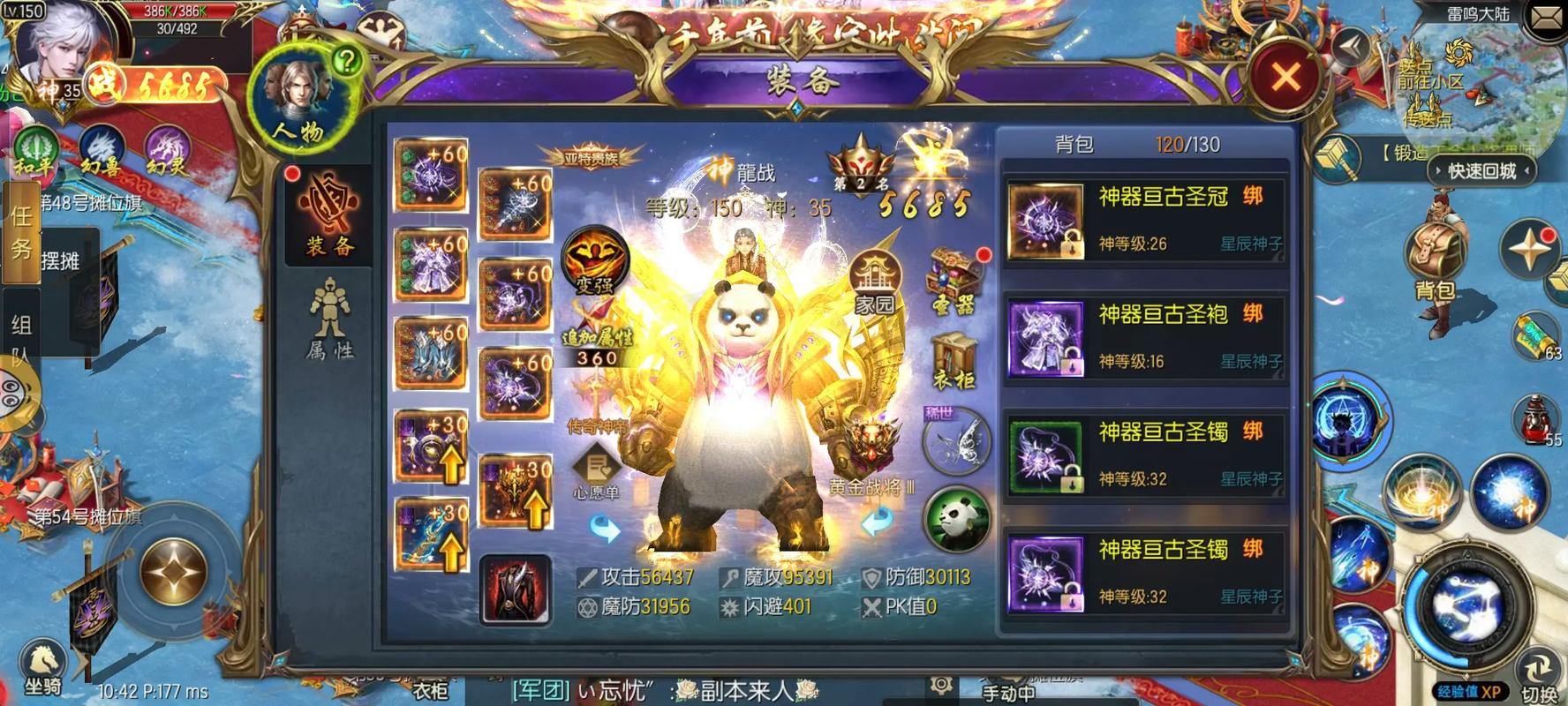1568x706 pixels.
Task: Select the 神器亘古圣袍 equipment thumbnail
Action: point(1045,338)
